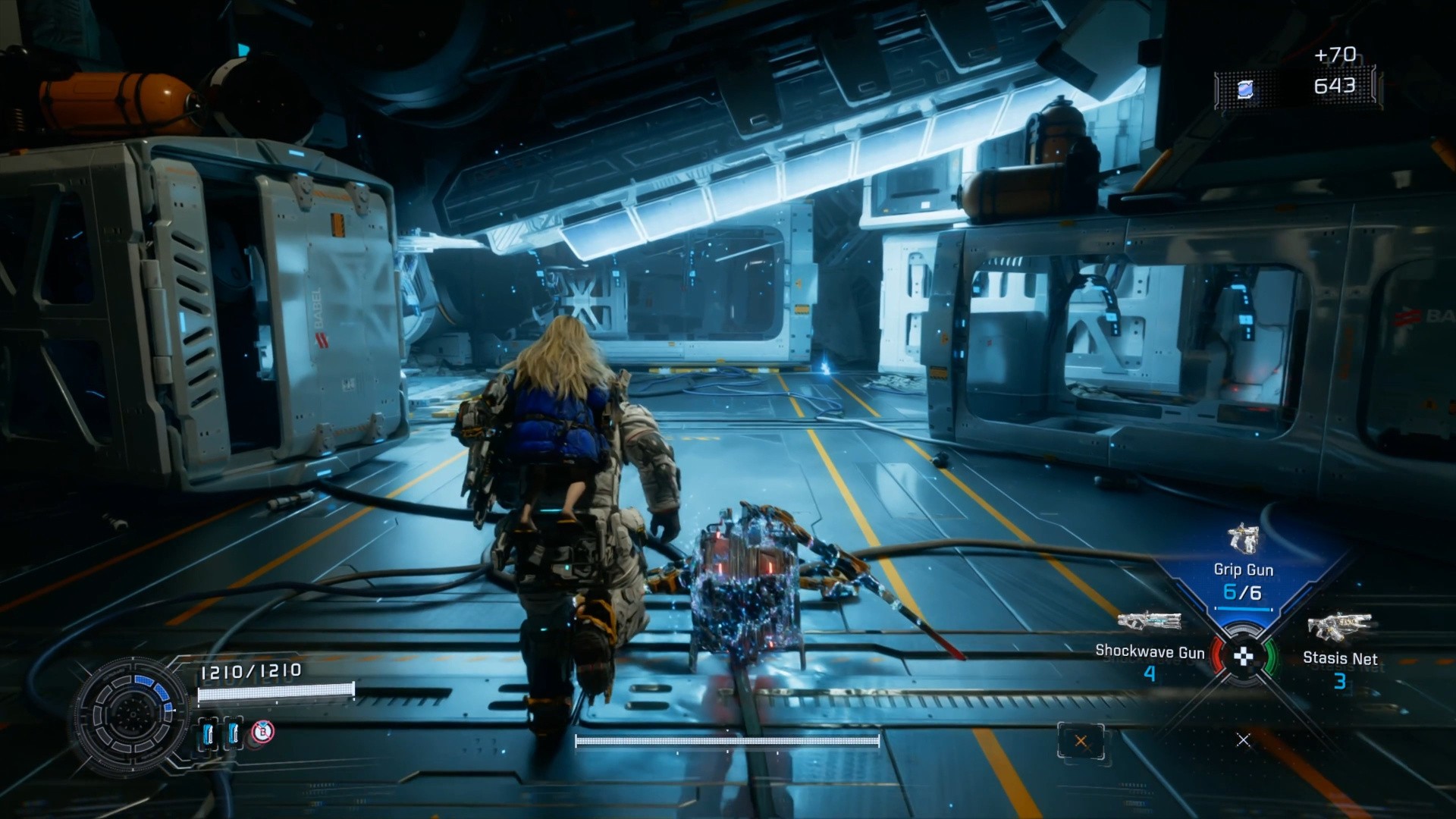Select the orange X empty item slot
Screen dimensions: 1456x819
[x=1081, y=742]
